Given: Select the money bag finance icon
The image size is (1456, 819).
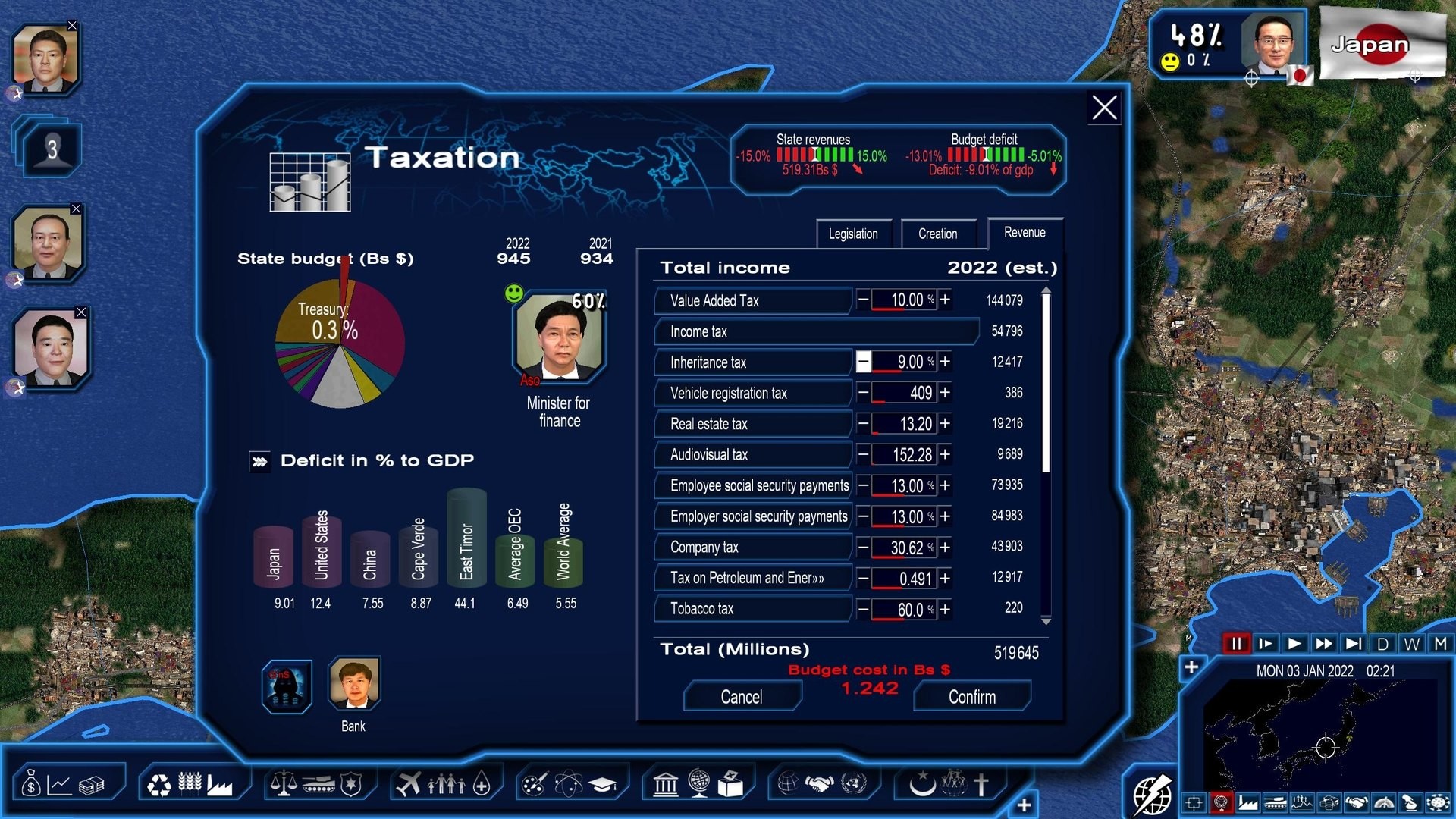Looking at the screenshot, I should point(30,784).
